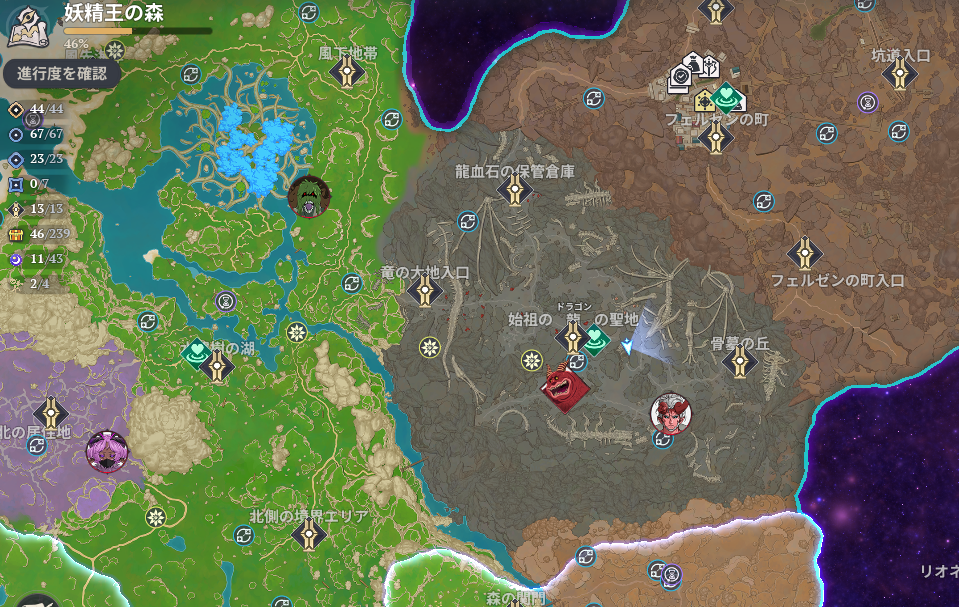Select the 坑道入口 warp point marker
Screen dimensions: 959x607
coord(900,73)
